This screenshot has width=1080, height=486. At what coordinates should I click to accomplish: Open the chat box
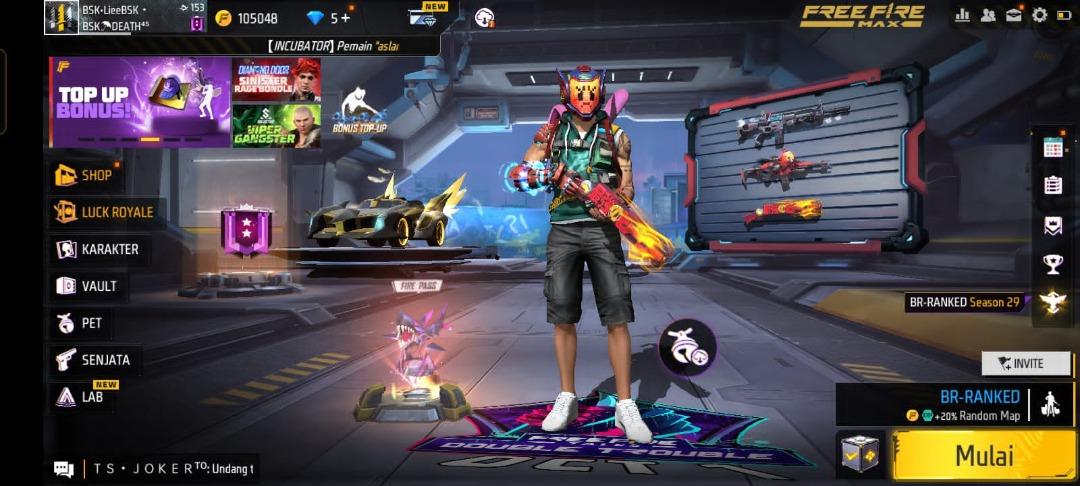click(64, 468)
